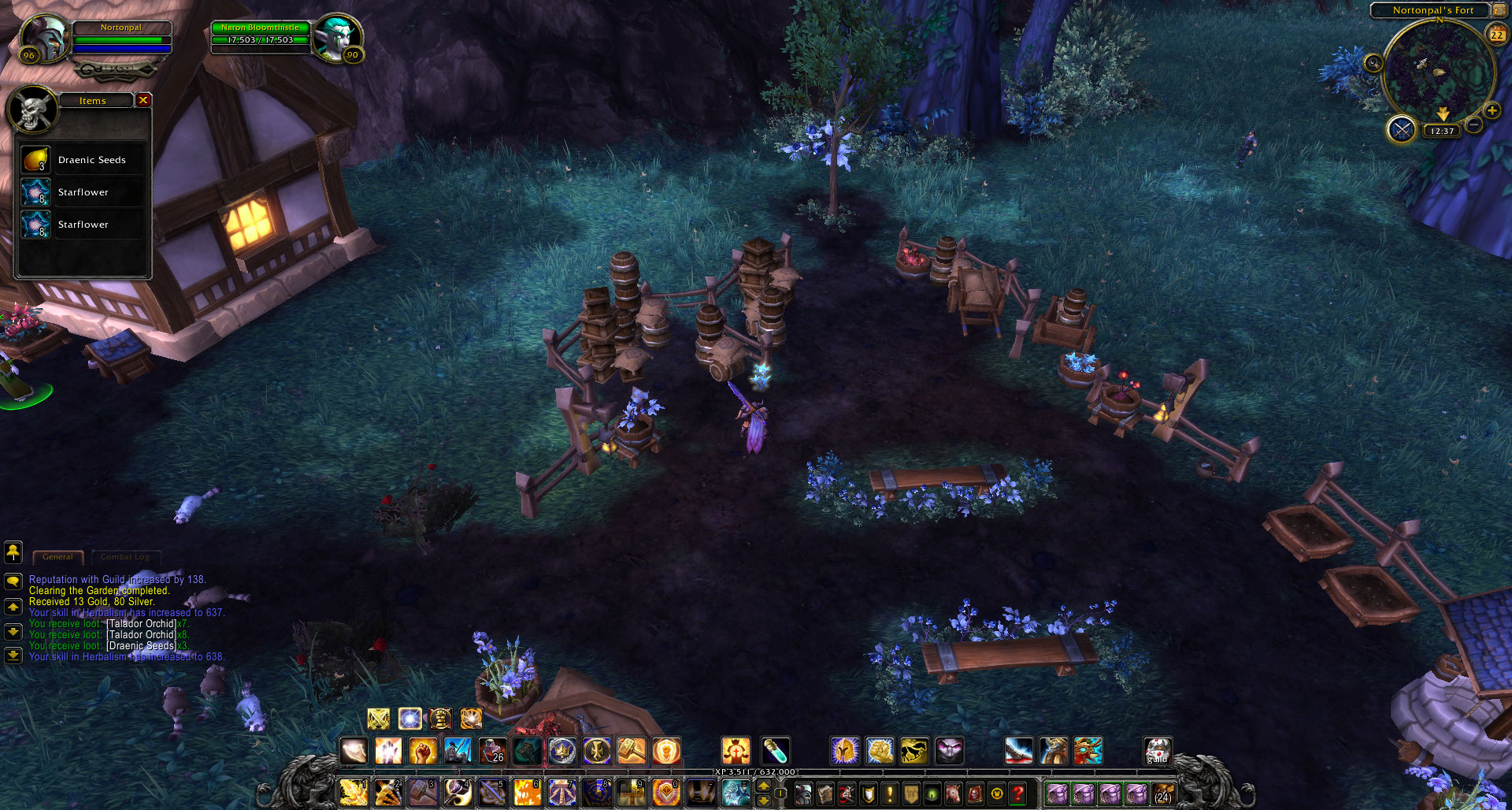Select the General chat tab
This screenshot has width=1512, height=810.
[58, 557]
